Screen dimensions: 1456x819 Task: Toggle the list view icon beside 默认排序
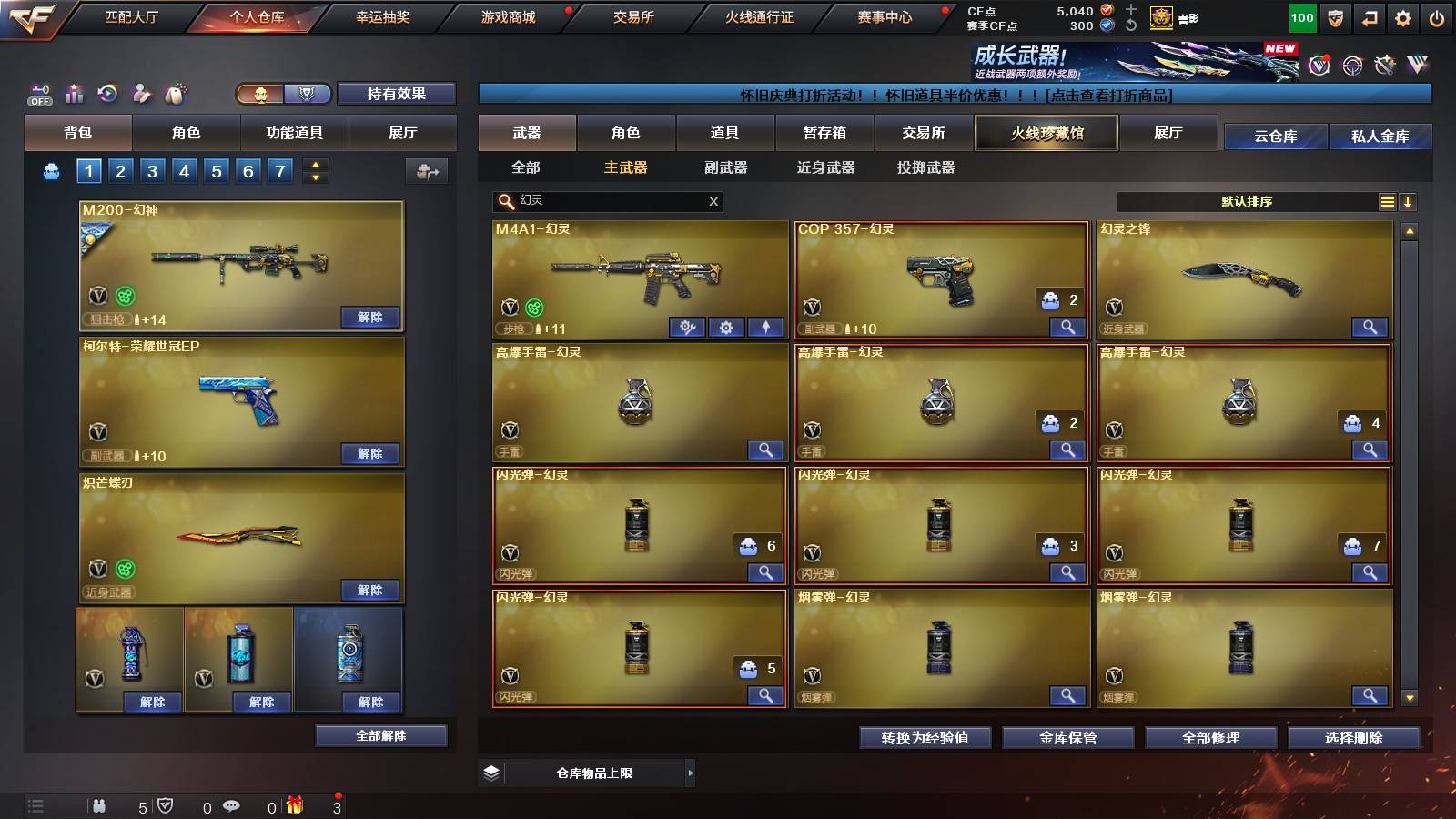1387,201
